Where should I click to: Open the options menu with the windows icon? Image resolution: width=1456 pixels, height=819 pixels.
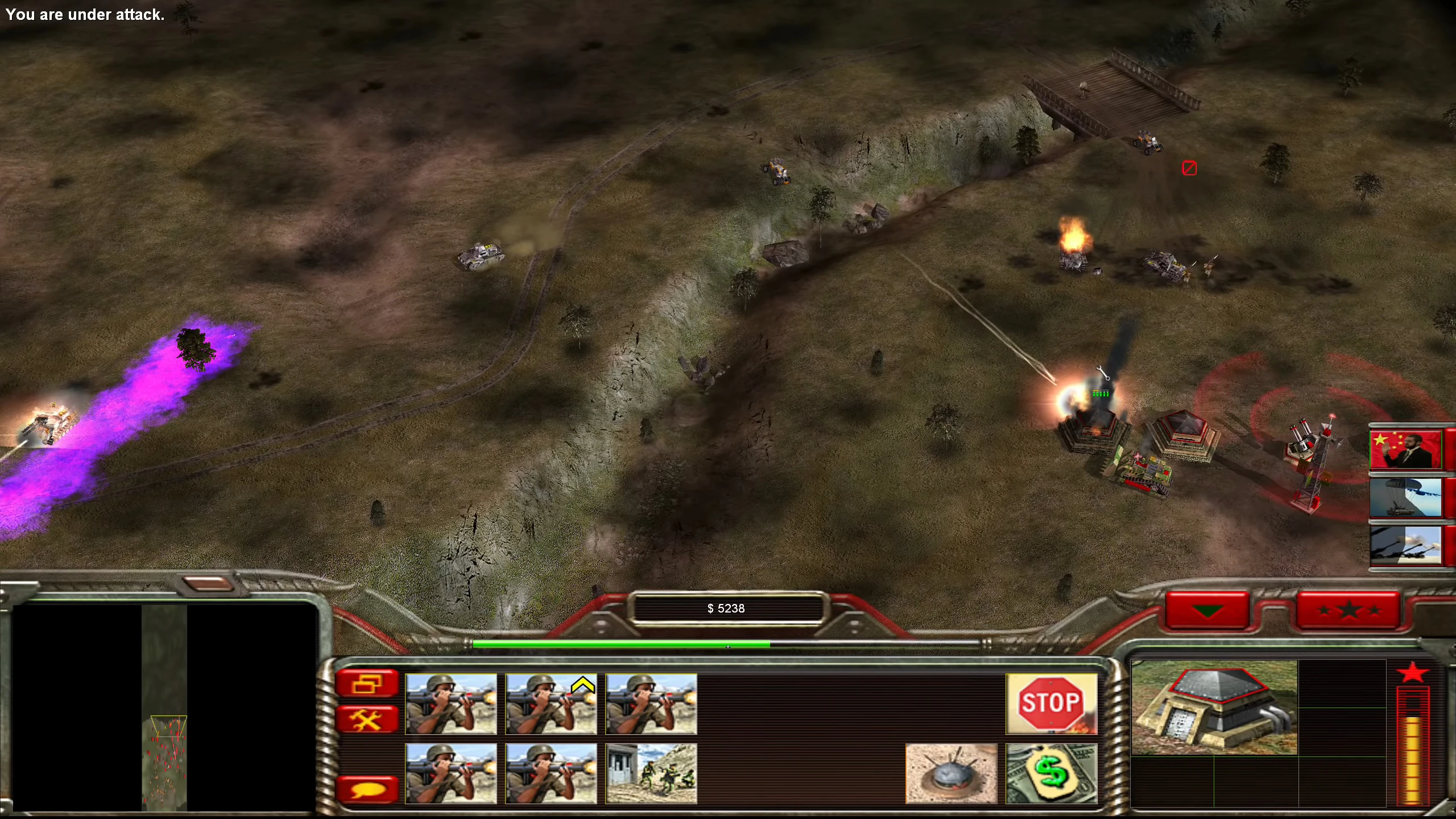point(367,683)
